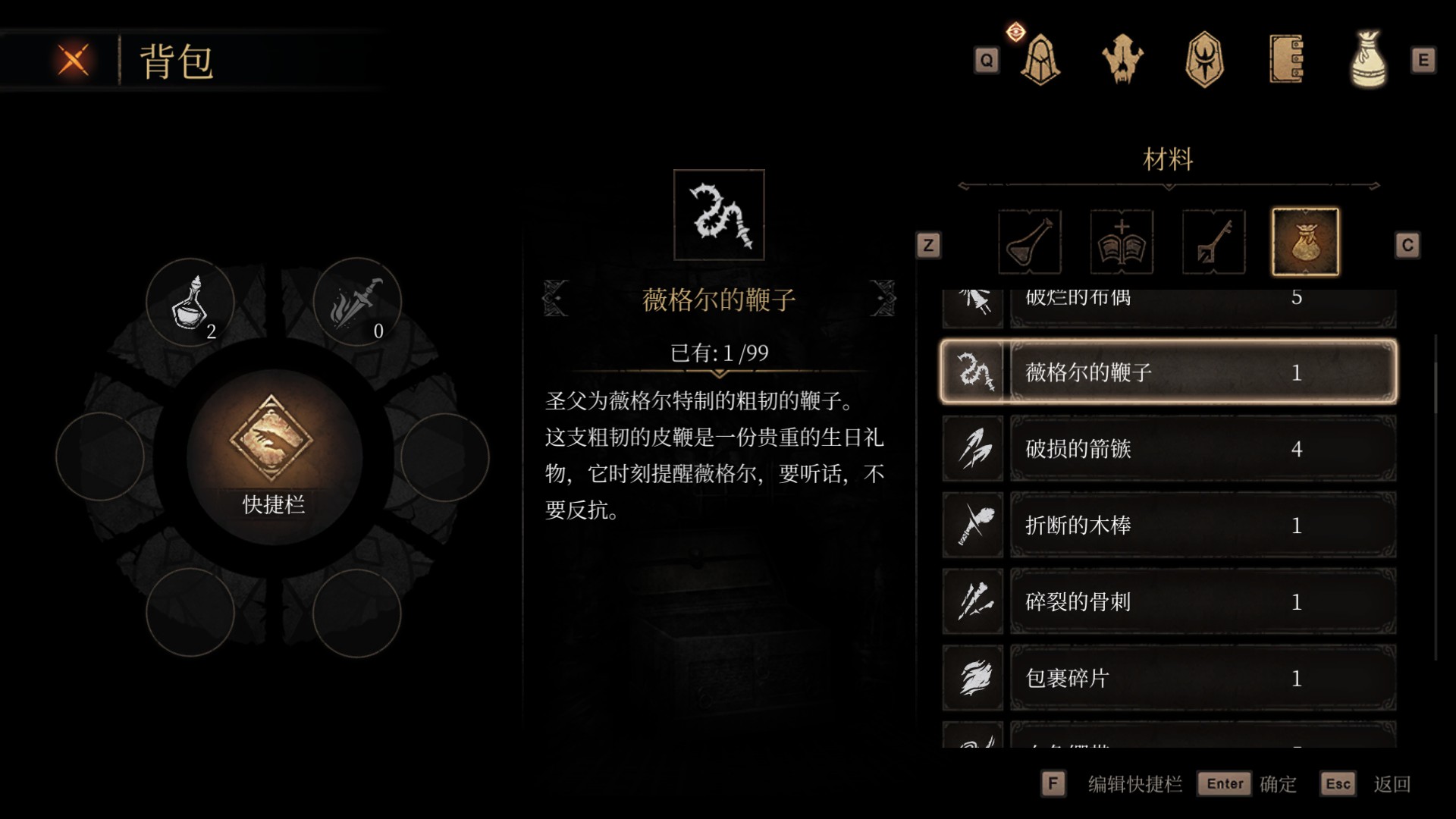Select the potion flask category icon
The width and height of the screenshot is (1456, 819).
1028,242
